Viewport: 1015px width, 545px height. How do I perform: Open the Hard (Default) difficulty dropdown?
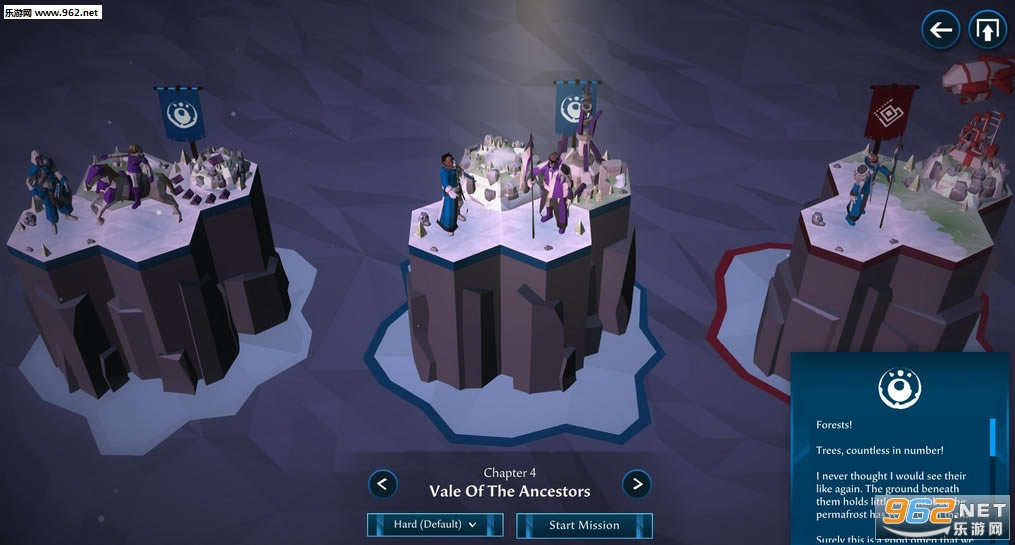[435, 525]
